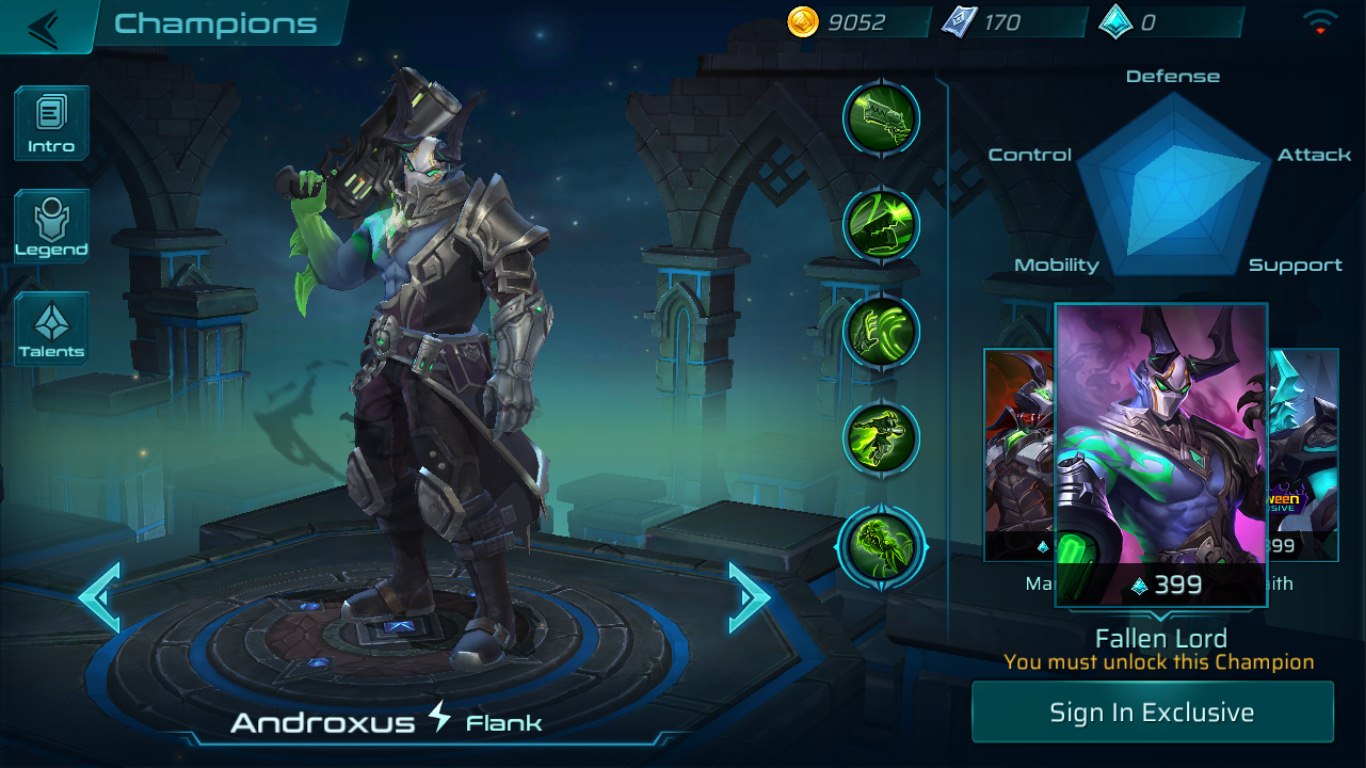Choose the cyan Halloween exclusive skin thumbnail
This screenshot has width=1366, height=768.
click(x=1304, y=450)
